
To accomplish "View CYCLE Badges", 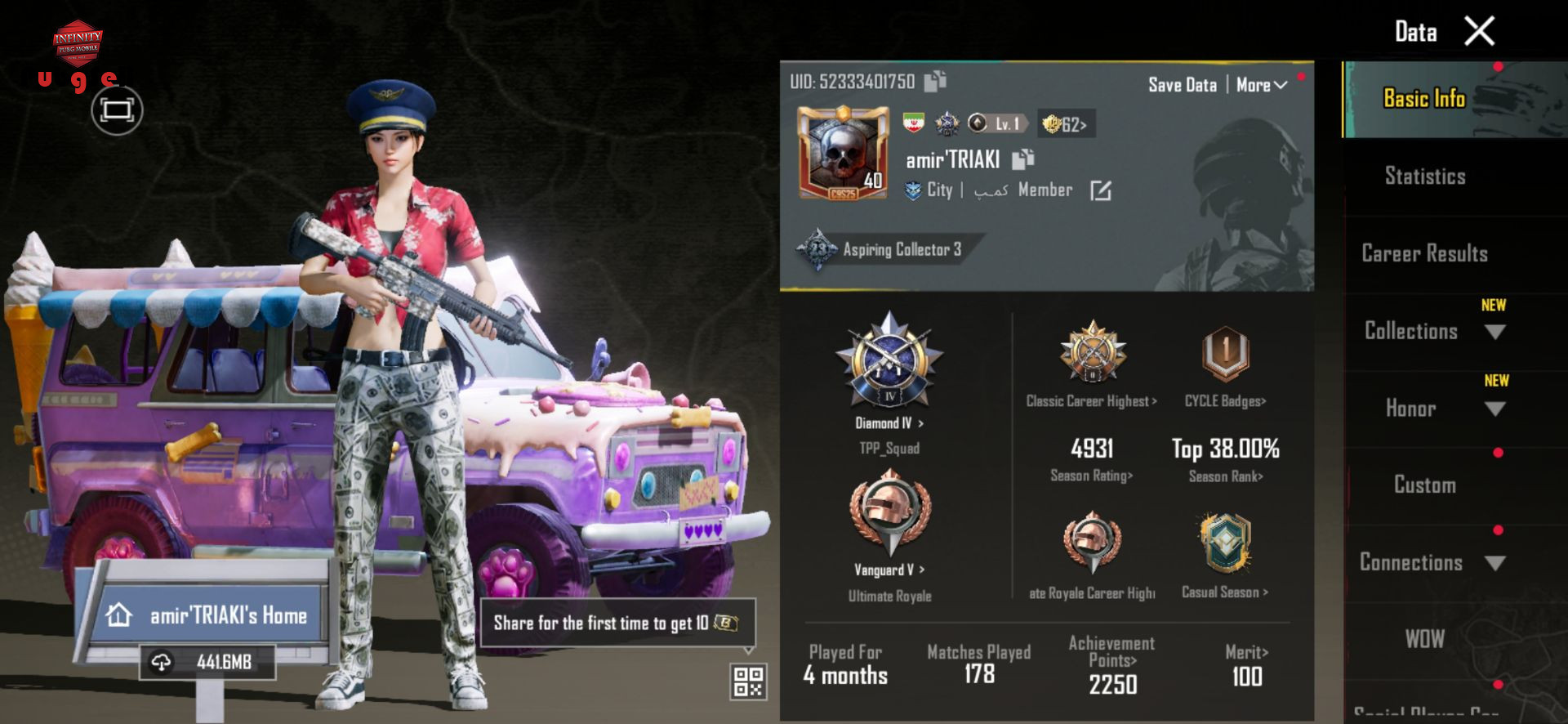I will (x=1225, y=400).
